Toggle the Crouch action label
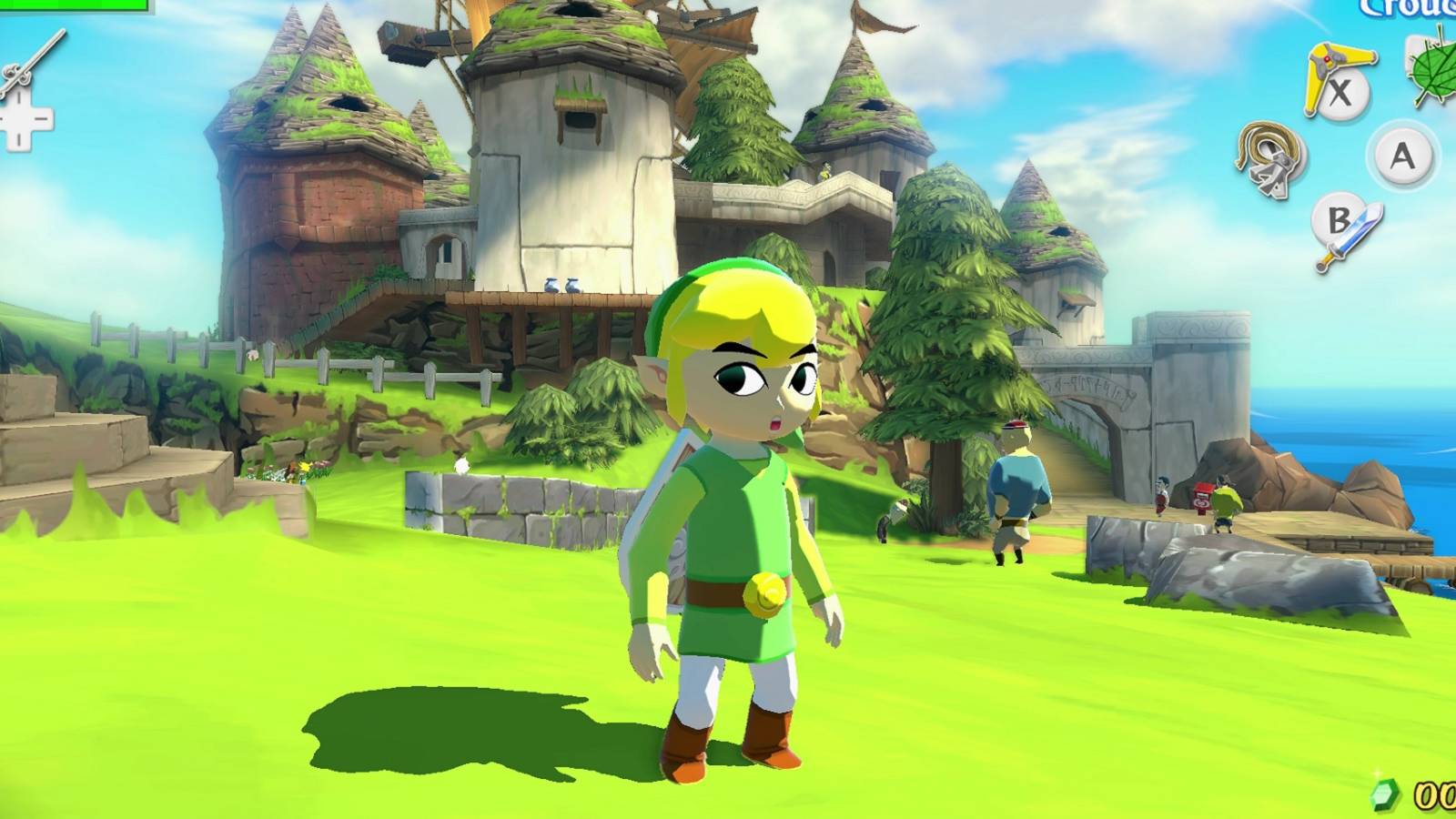Viewport: 1456px width, 819px height. (1410, 7)
